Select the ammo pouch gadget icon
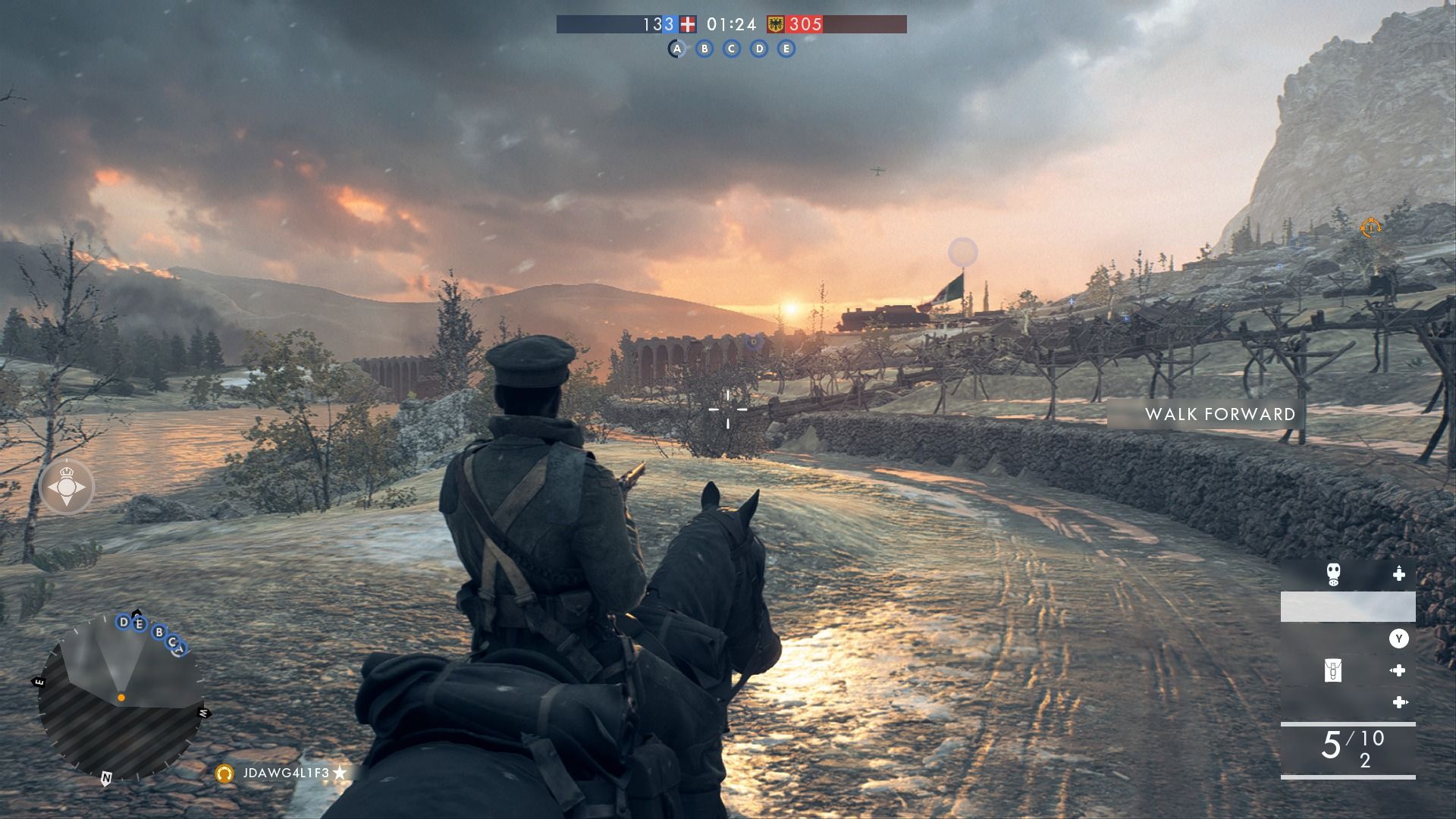The height and width of the screenshot is (819, 1456). (1332, 670)
